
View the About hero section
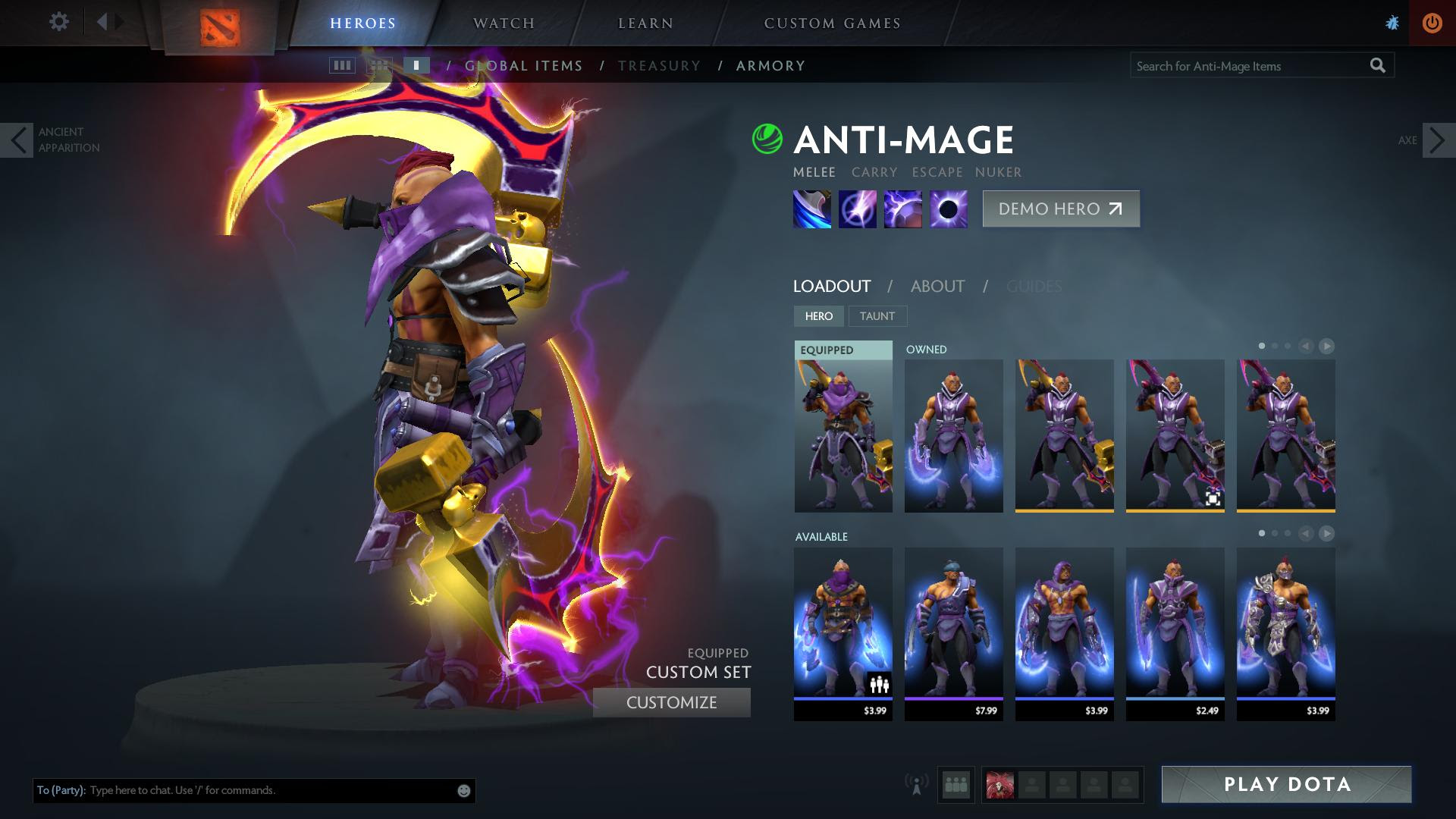point(937,287)
